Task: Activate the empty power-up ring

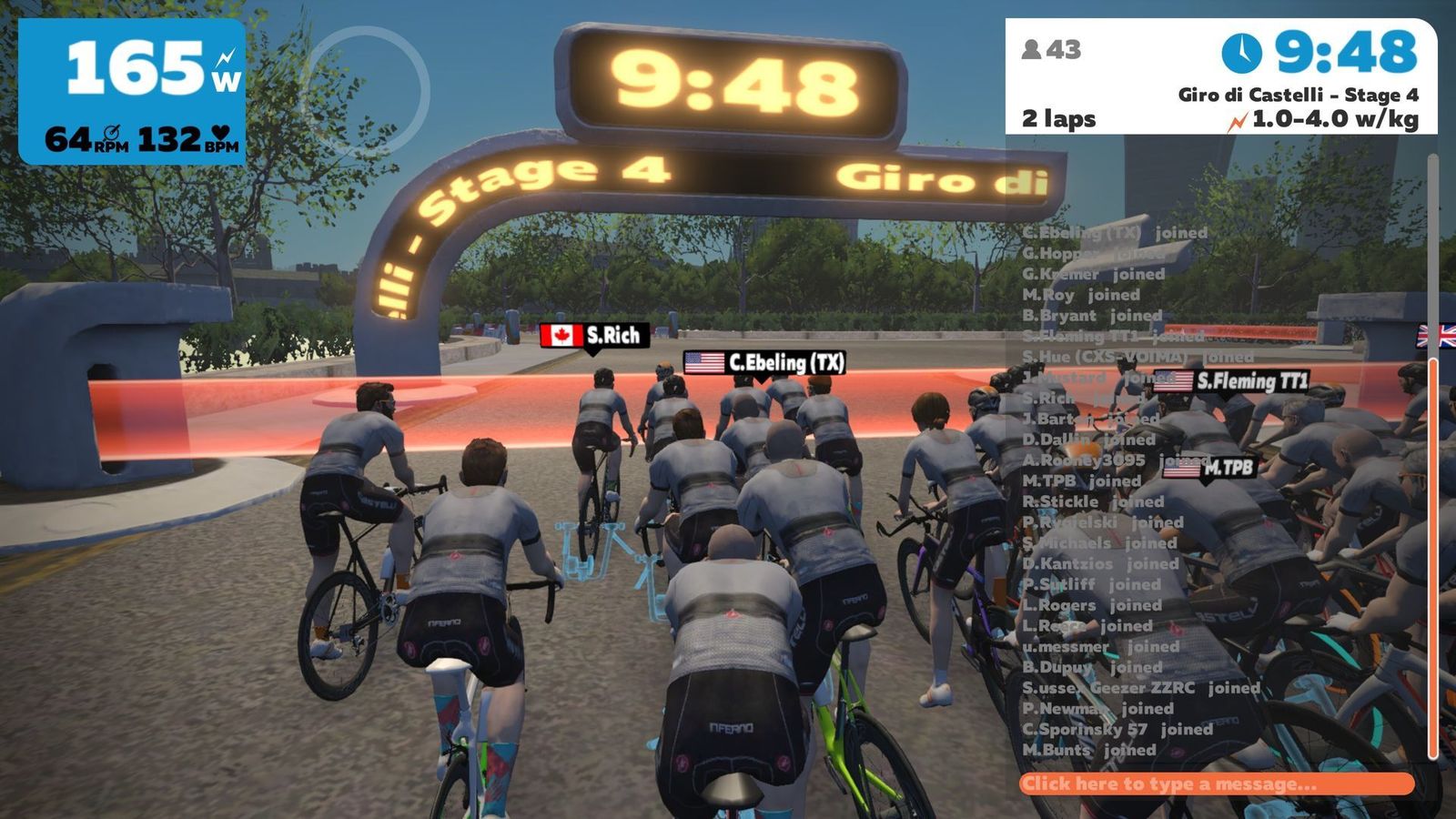Action: (x=366, y=90)
